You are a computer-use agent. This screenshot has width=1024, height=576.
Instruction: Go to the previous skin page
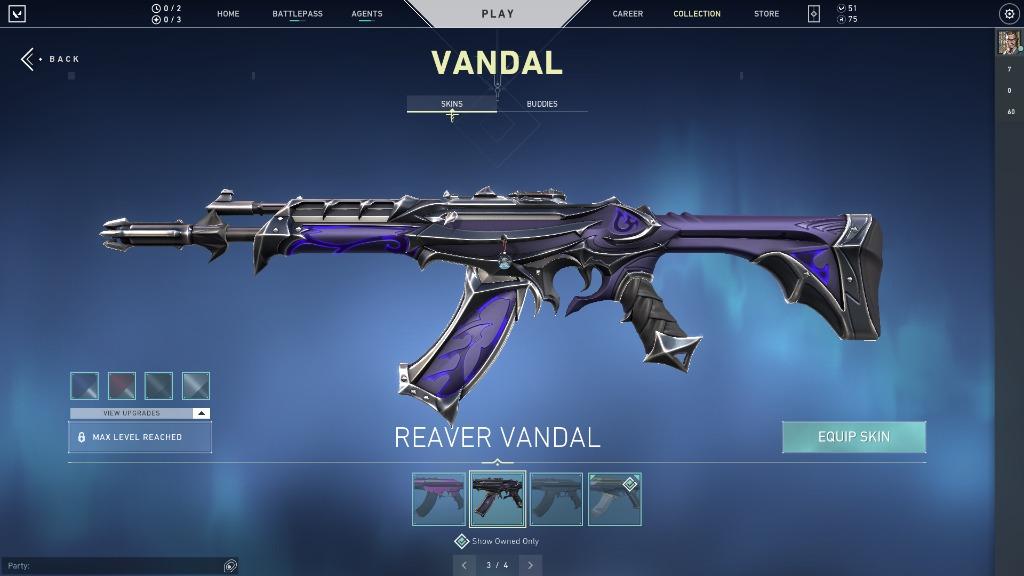[464, 565]
